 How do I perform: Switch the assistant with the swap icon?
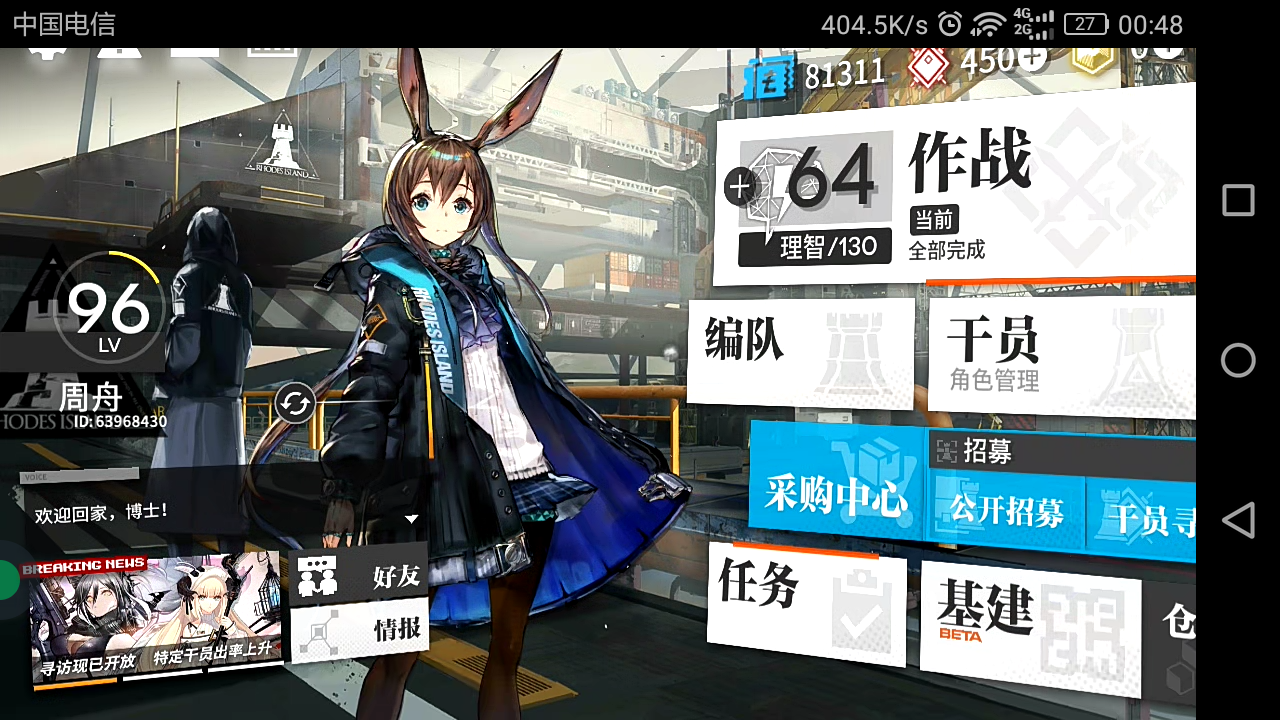click(295, 404)
